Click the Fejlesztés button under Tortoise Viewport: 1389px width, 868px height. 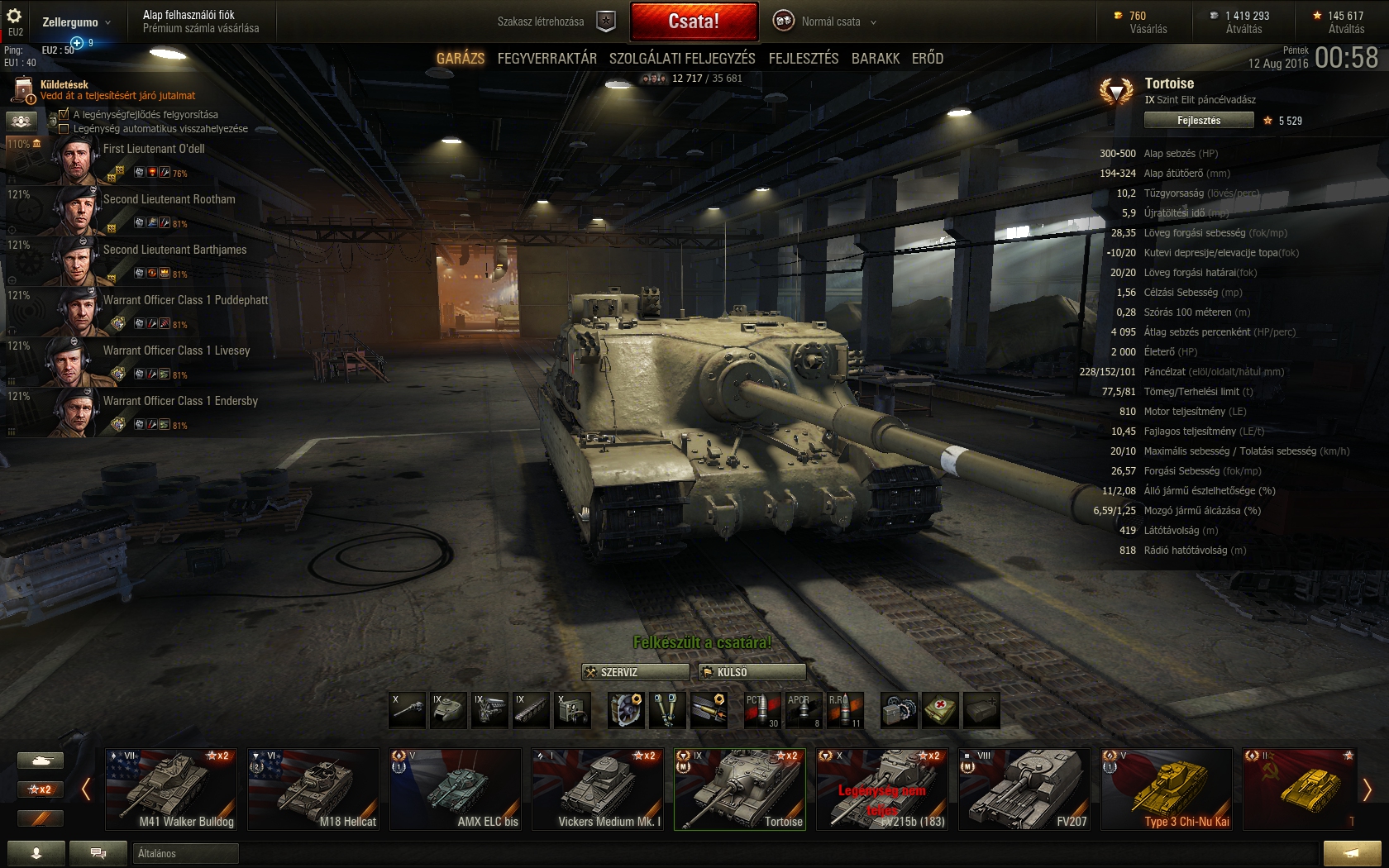click(x=1198, y=121)
